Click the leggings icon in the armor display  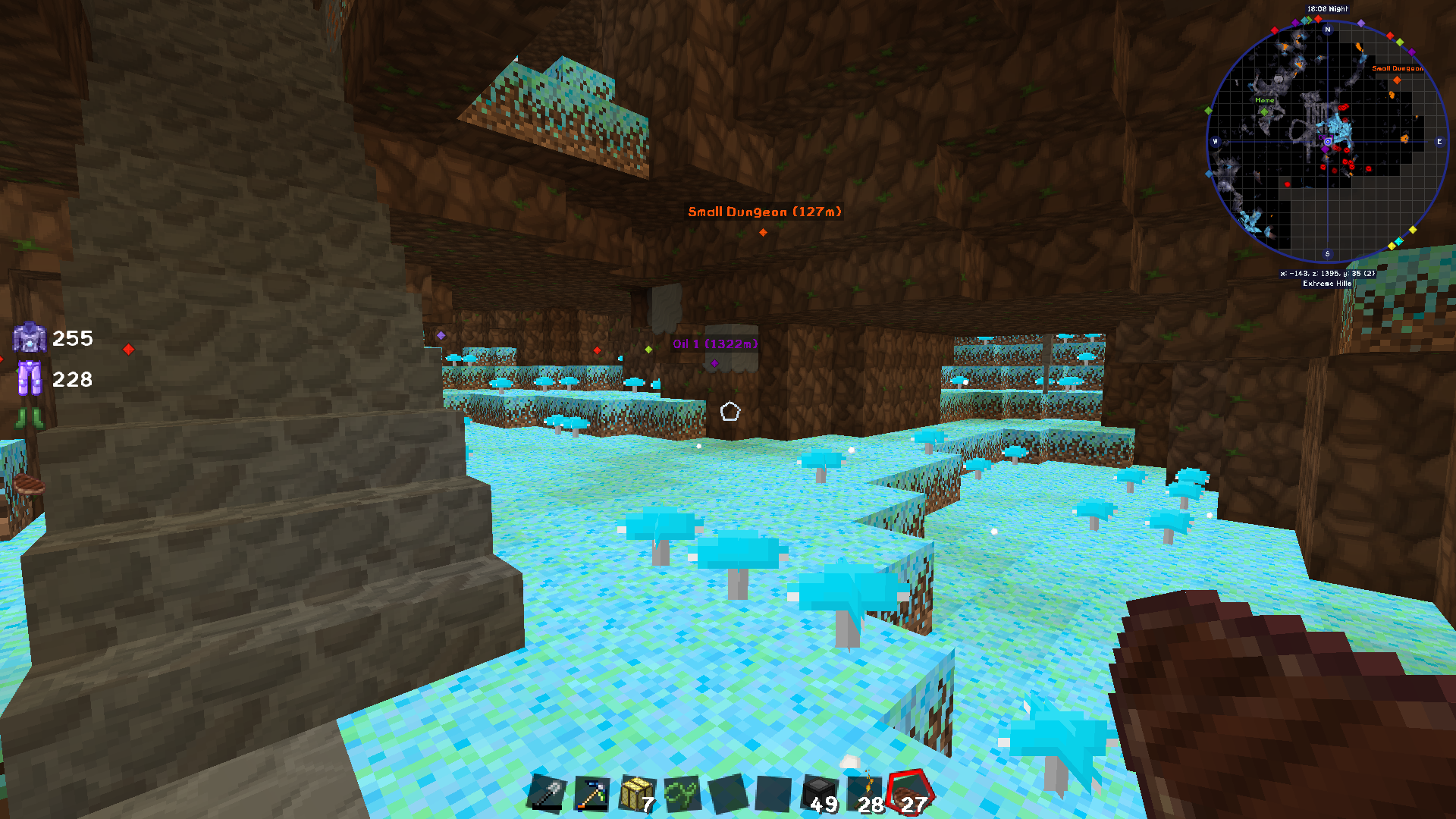(x=30, y=377)
